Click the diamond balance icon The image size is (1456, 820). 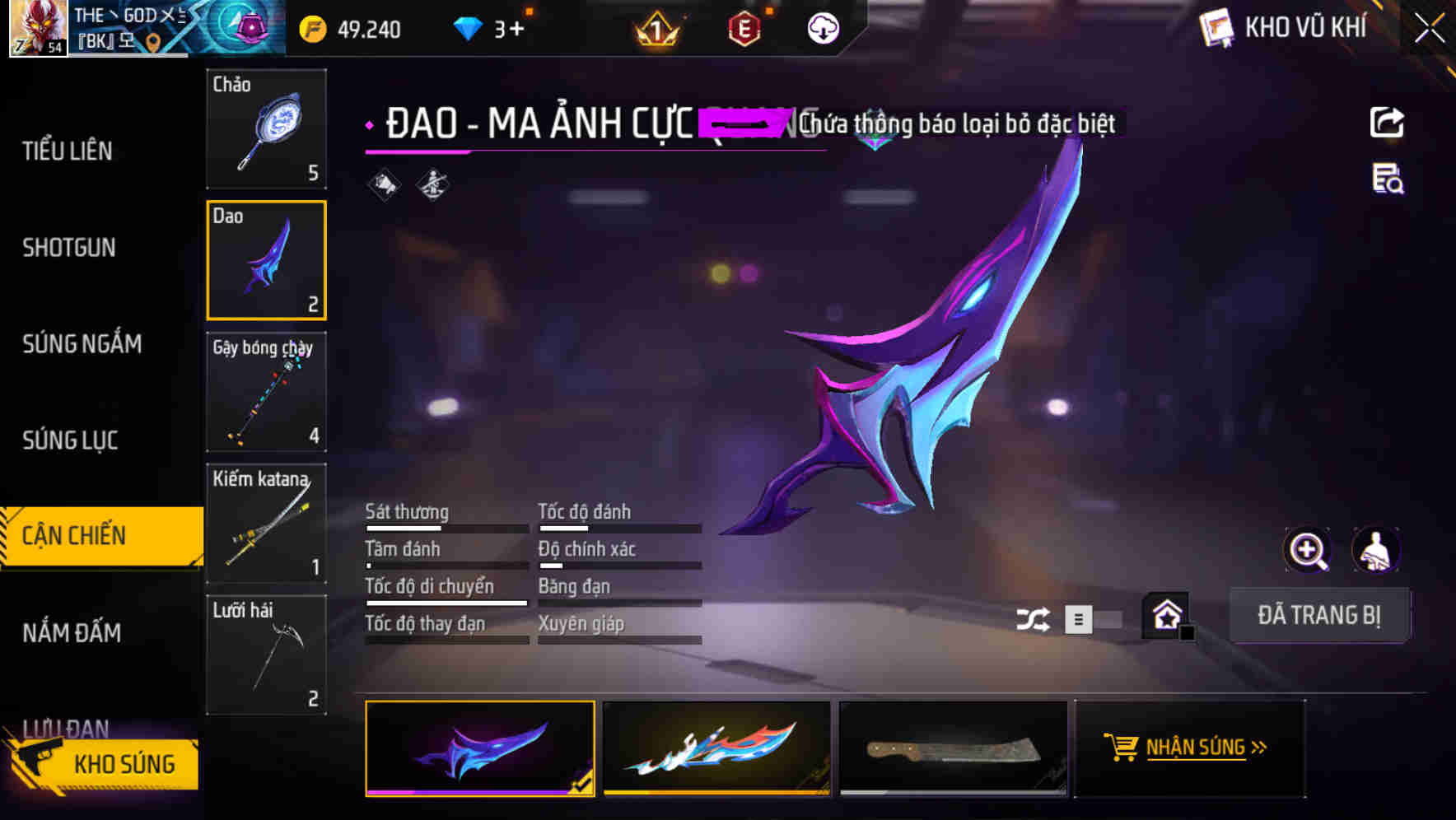pyautogui.click(x=467, y=28)
